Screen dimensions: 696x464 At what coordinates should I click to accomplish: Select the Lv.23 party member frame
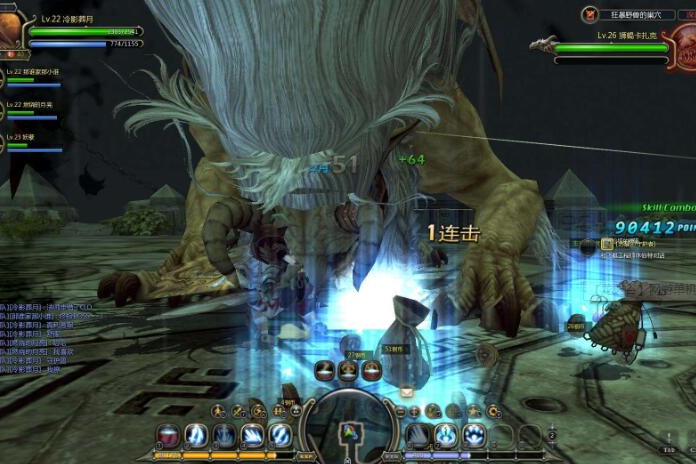pyautogui.click(x=30, y=141)
